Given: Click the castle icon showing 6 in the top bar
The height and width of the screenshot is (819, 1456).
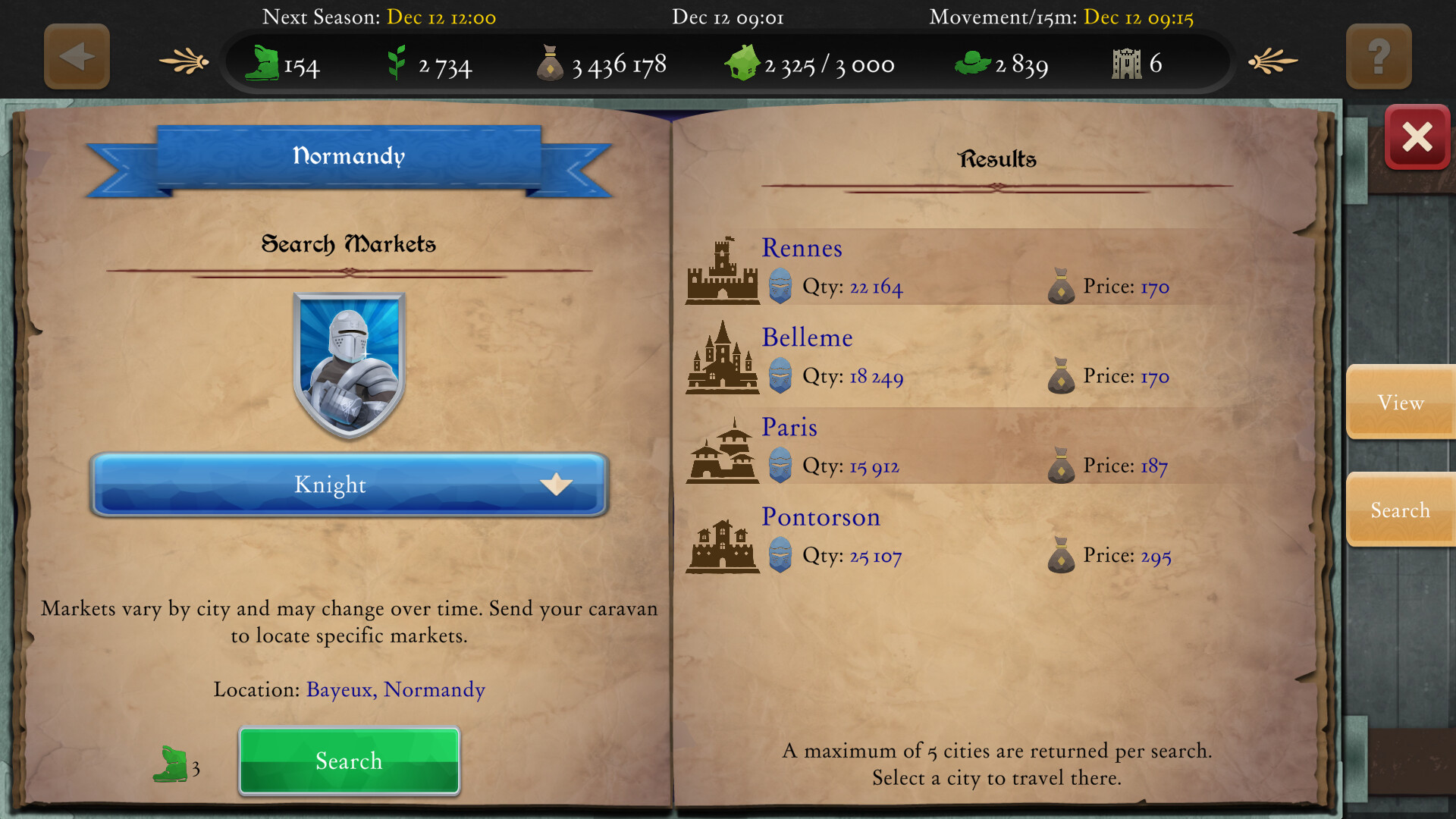Looking at the screenshot, I should point(1128,62).
